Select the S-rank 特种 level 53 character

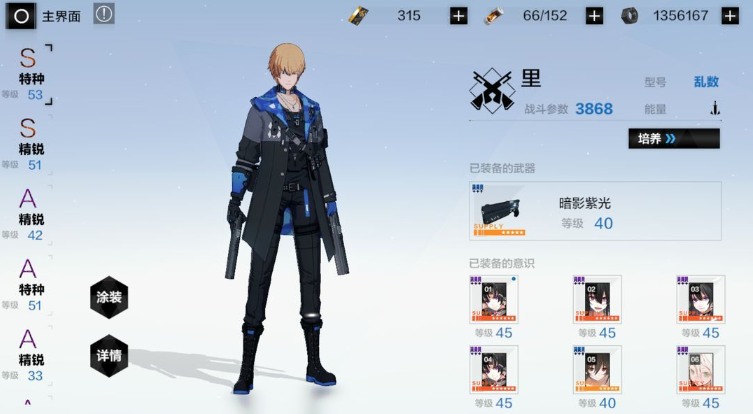click(x=29, y=74)
